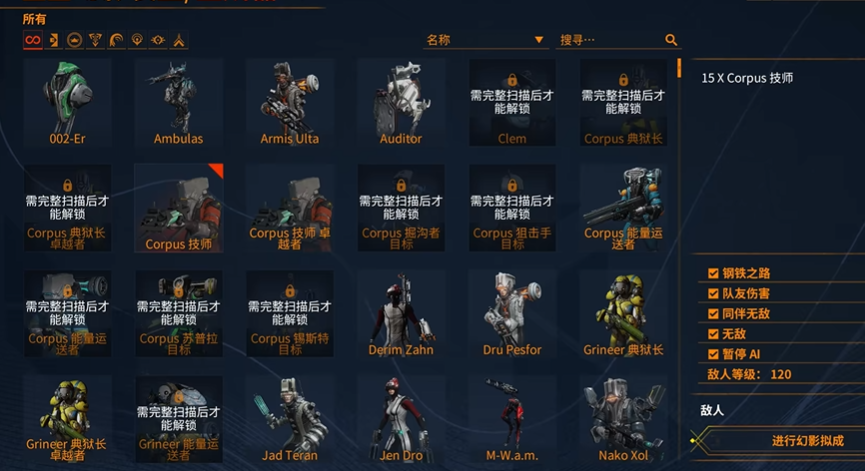Choose the Ambulas enemy
The image size is (865, 471).
[x=178, y=101]
